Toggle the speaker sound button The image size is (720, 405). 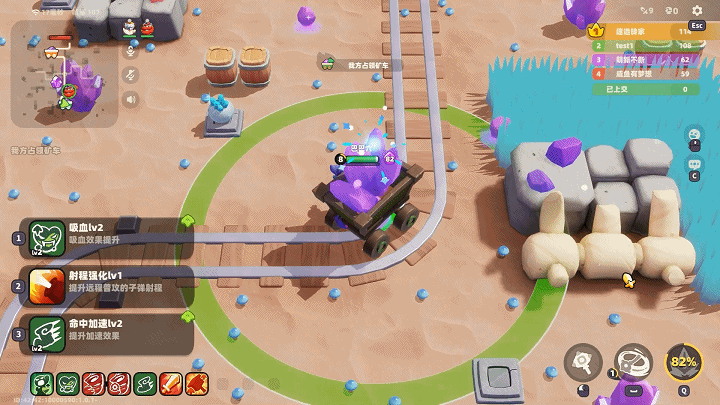(130, 99)
